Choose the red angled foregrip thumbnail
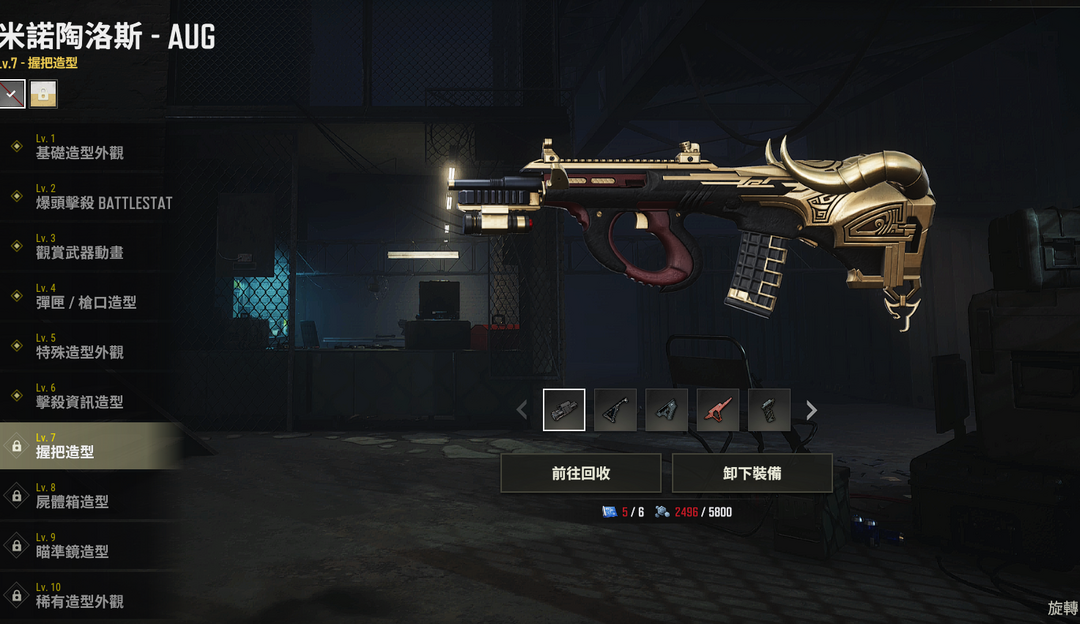 coord(718,410)
